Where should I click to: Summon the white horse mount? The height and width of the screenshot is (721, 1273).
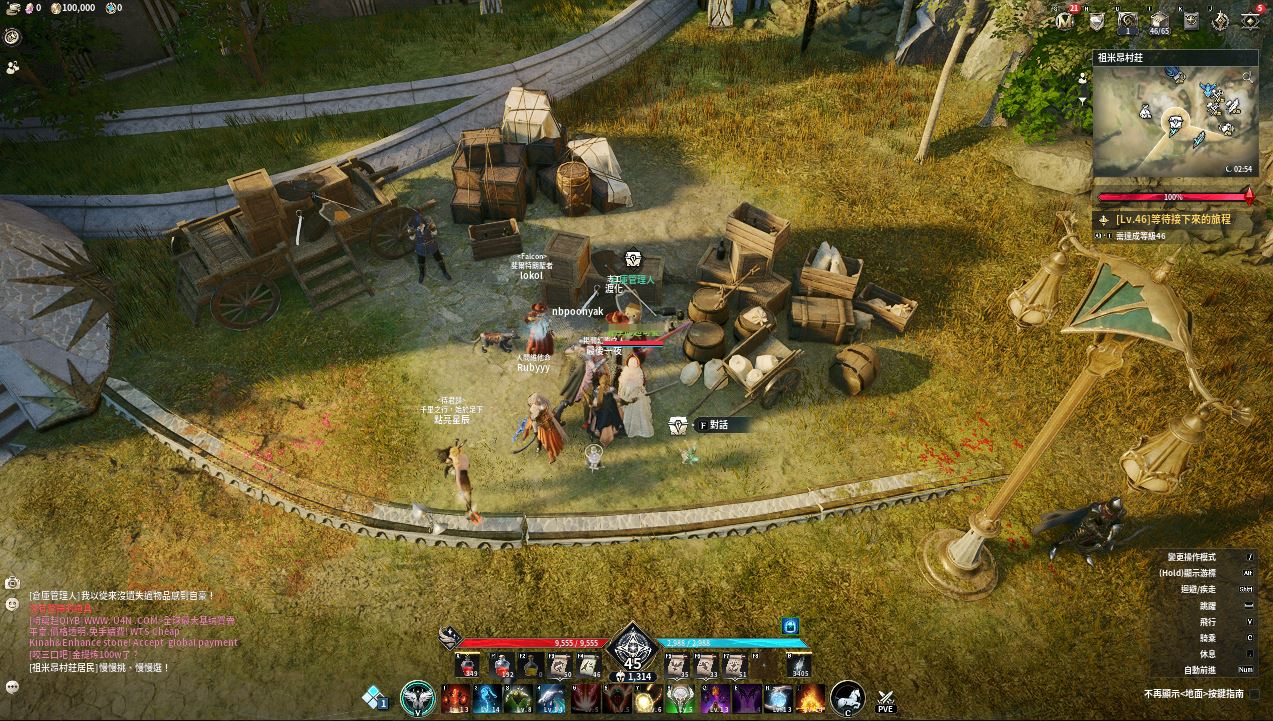[x=848, y=697]
